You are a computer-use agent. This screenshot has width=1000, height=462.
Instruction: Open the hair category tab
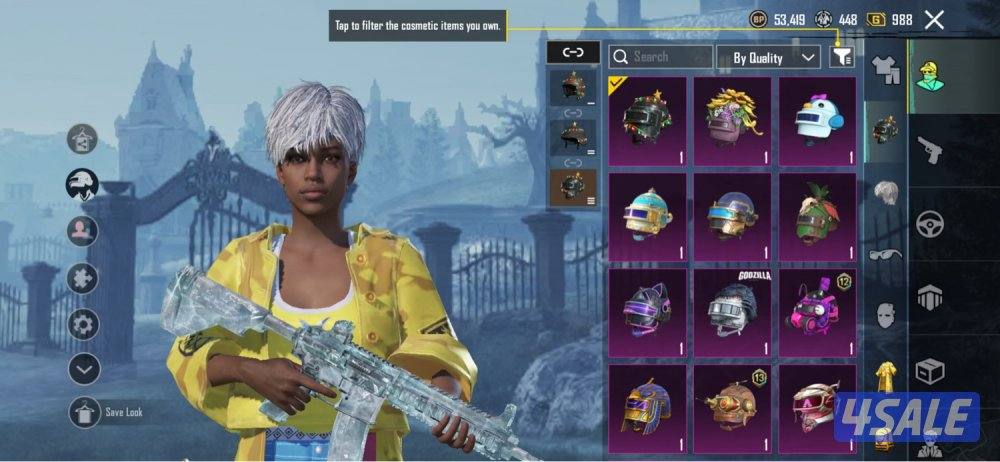tap(886, 193)
